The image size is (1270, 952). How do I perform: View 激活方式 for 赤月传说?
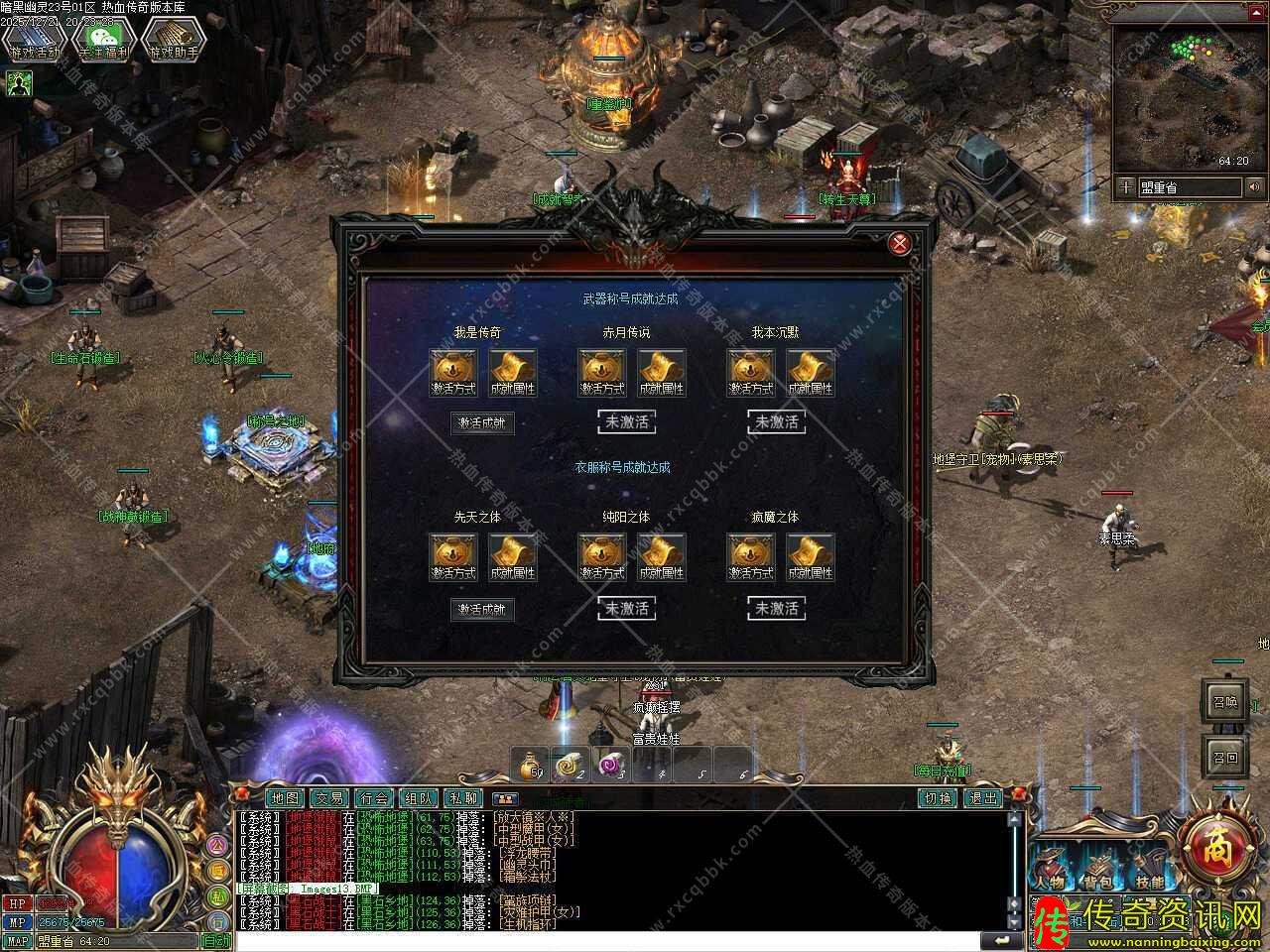click(602, 373)
